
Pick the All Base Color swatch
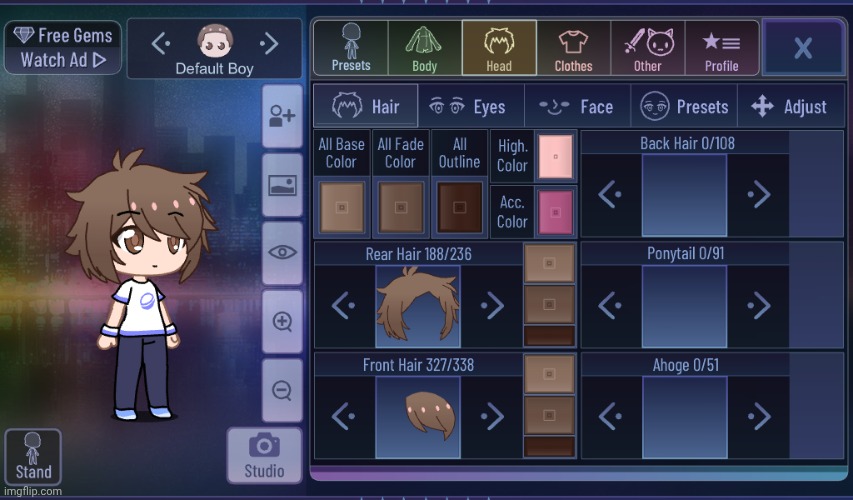pos(341,208)
